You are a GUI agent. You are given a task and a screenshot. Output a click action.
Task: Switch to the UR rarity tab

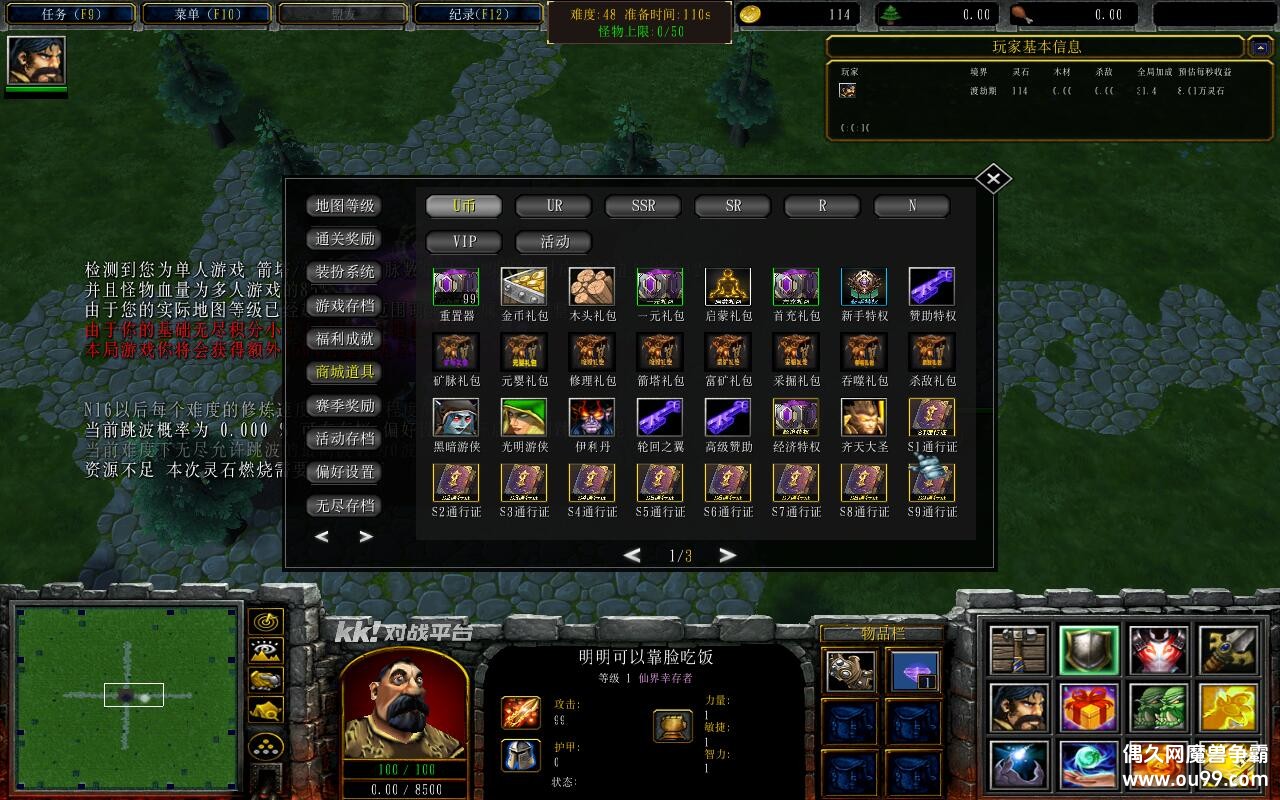554,206
